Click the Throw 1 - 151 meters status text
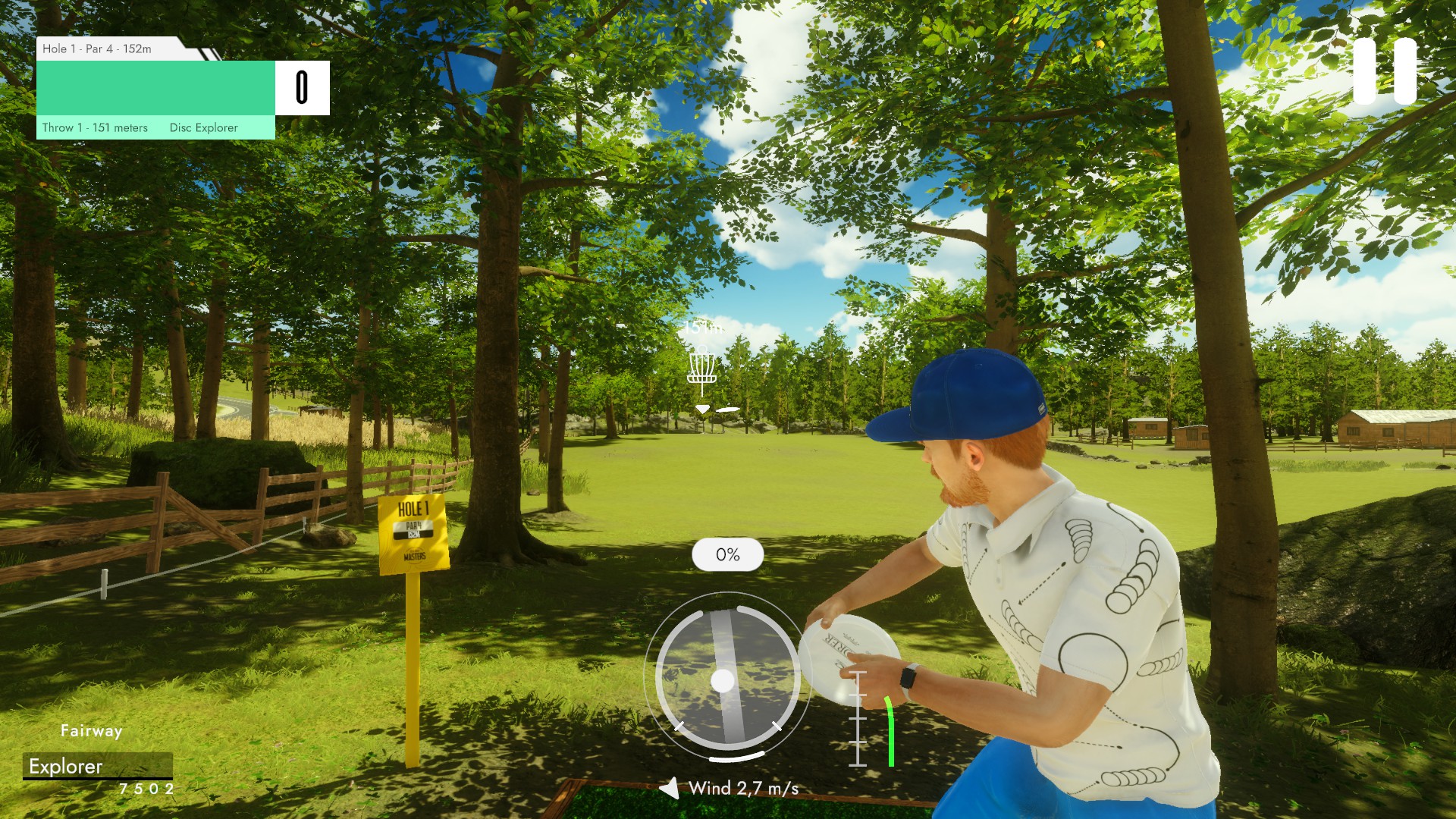 pyautogui.click(x=94, y=127)
